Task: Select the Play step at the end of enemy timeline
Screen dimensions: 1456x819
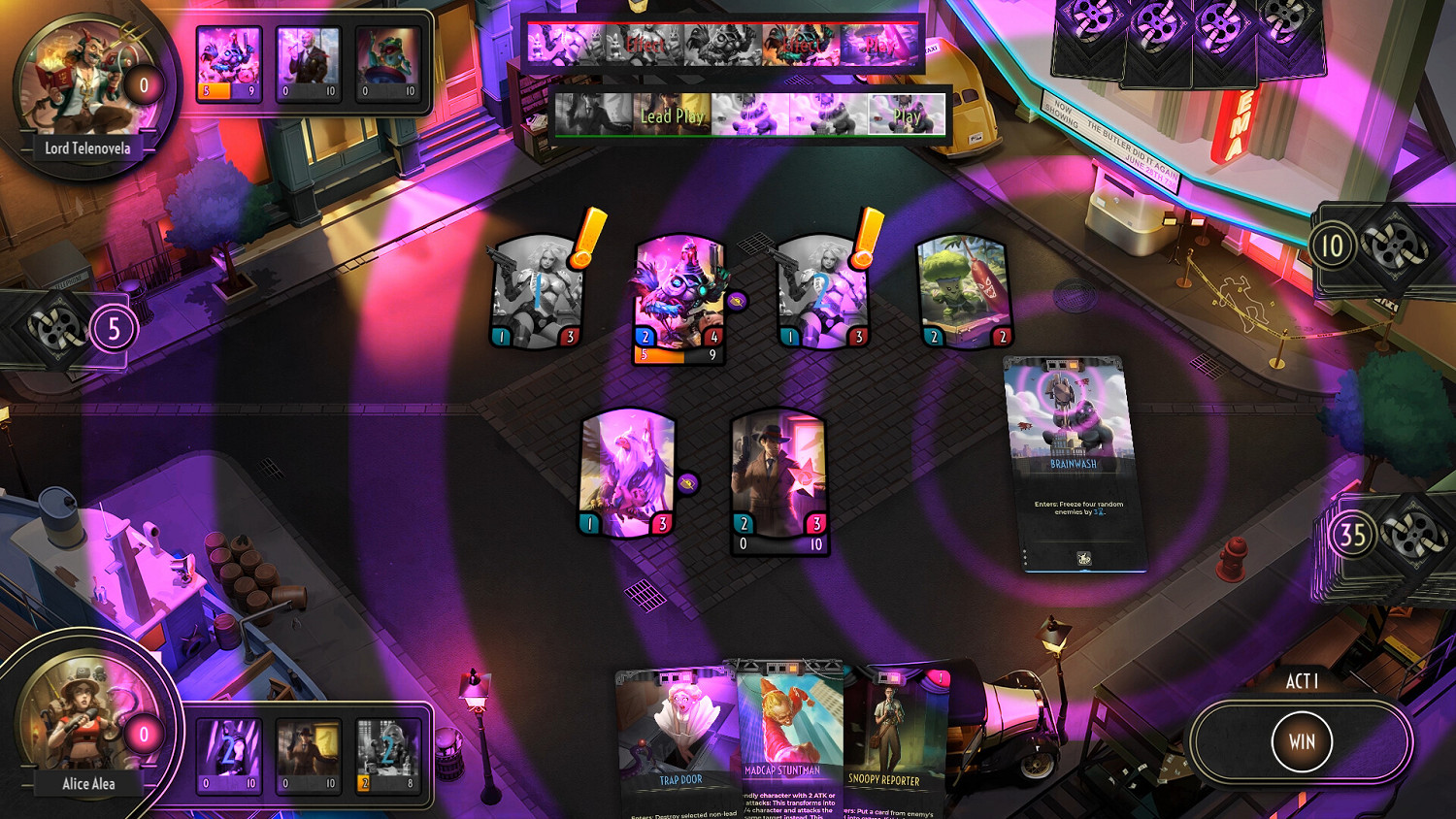Action: 881,46
